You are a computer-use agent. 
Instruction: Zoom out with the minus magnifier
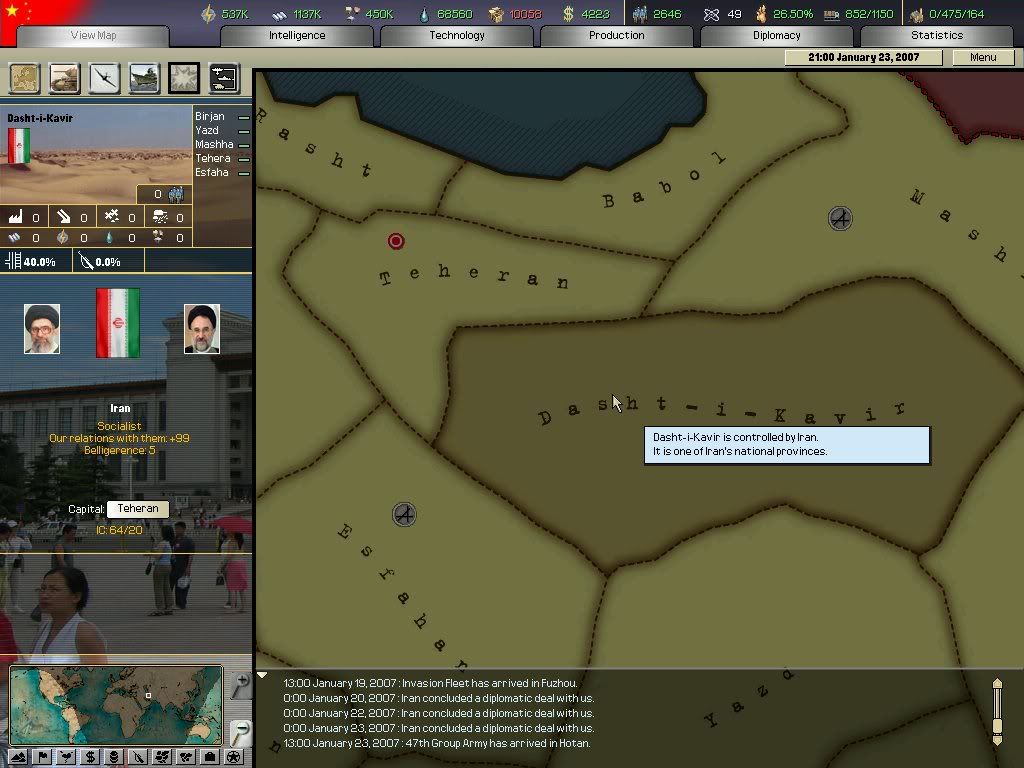240,732
